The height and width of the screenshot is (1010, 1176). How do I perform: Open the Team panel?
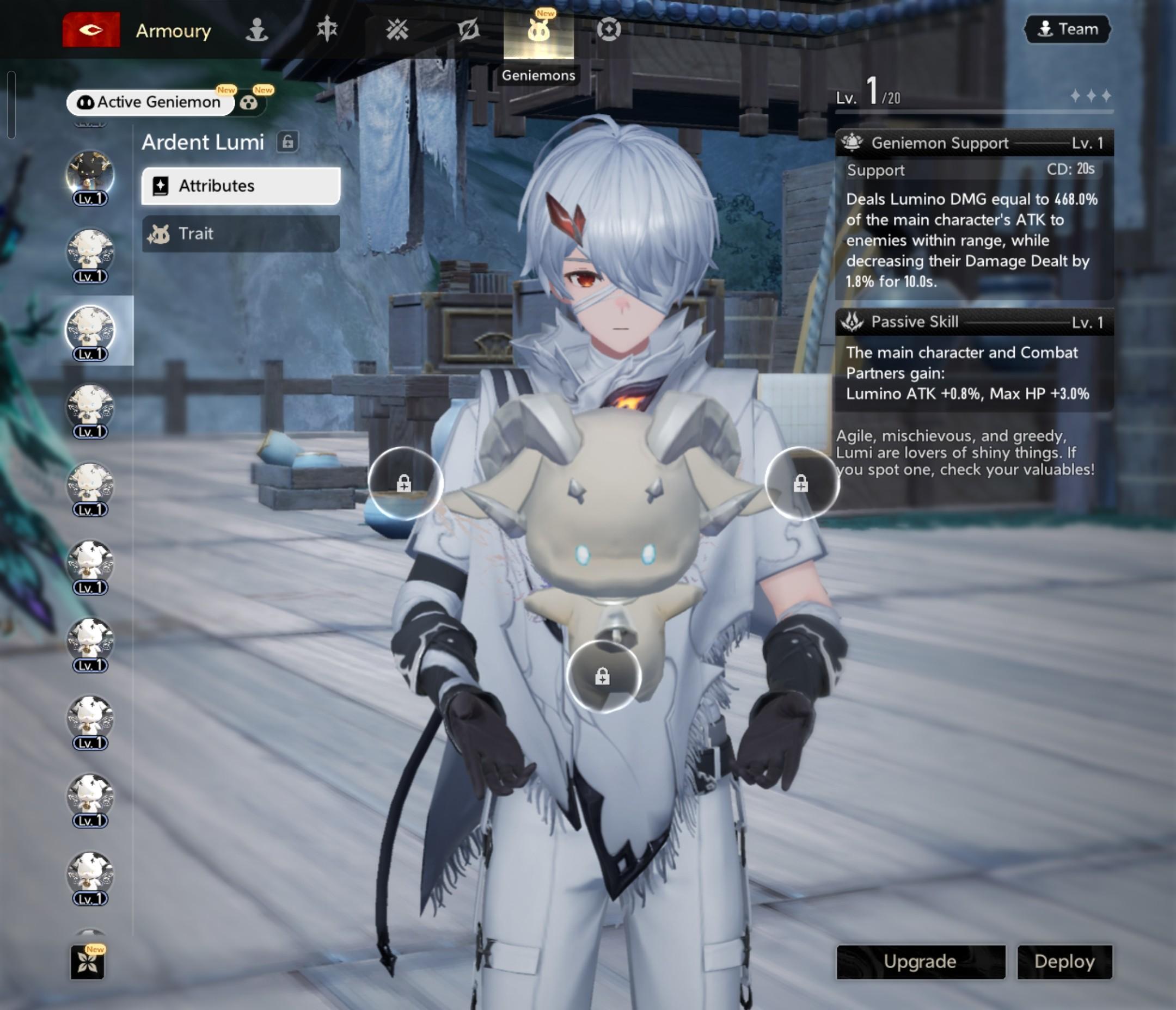click(1067, 29)
